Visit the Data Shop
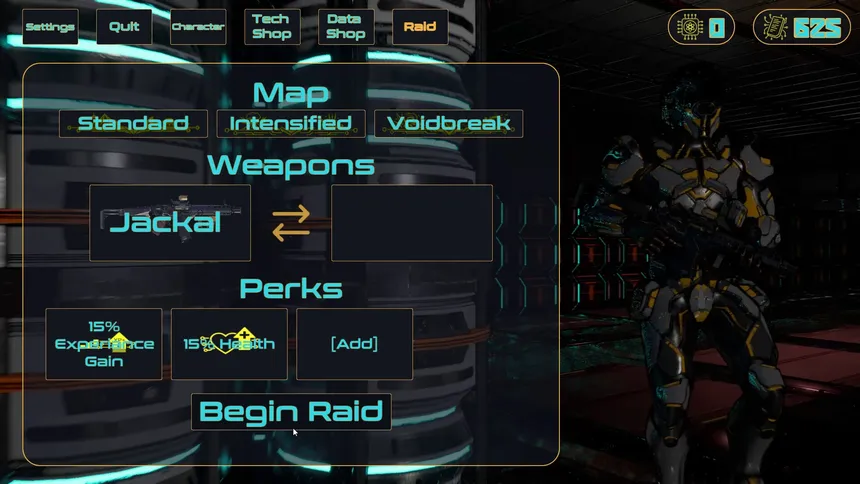 coord(346,27)
